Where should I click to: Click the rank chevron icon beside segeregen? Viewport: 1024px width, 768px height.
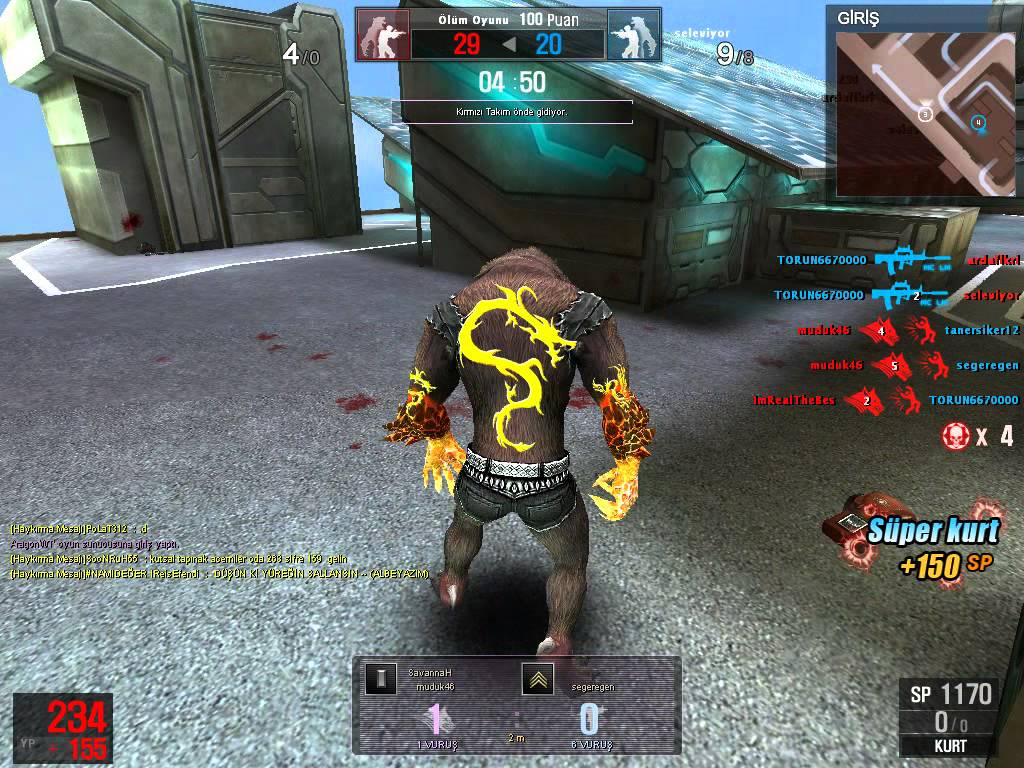tap(537, 679)
